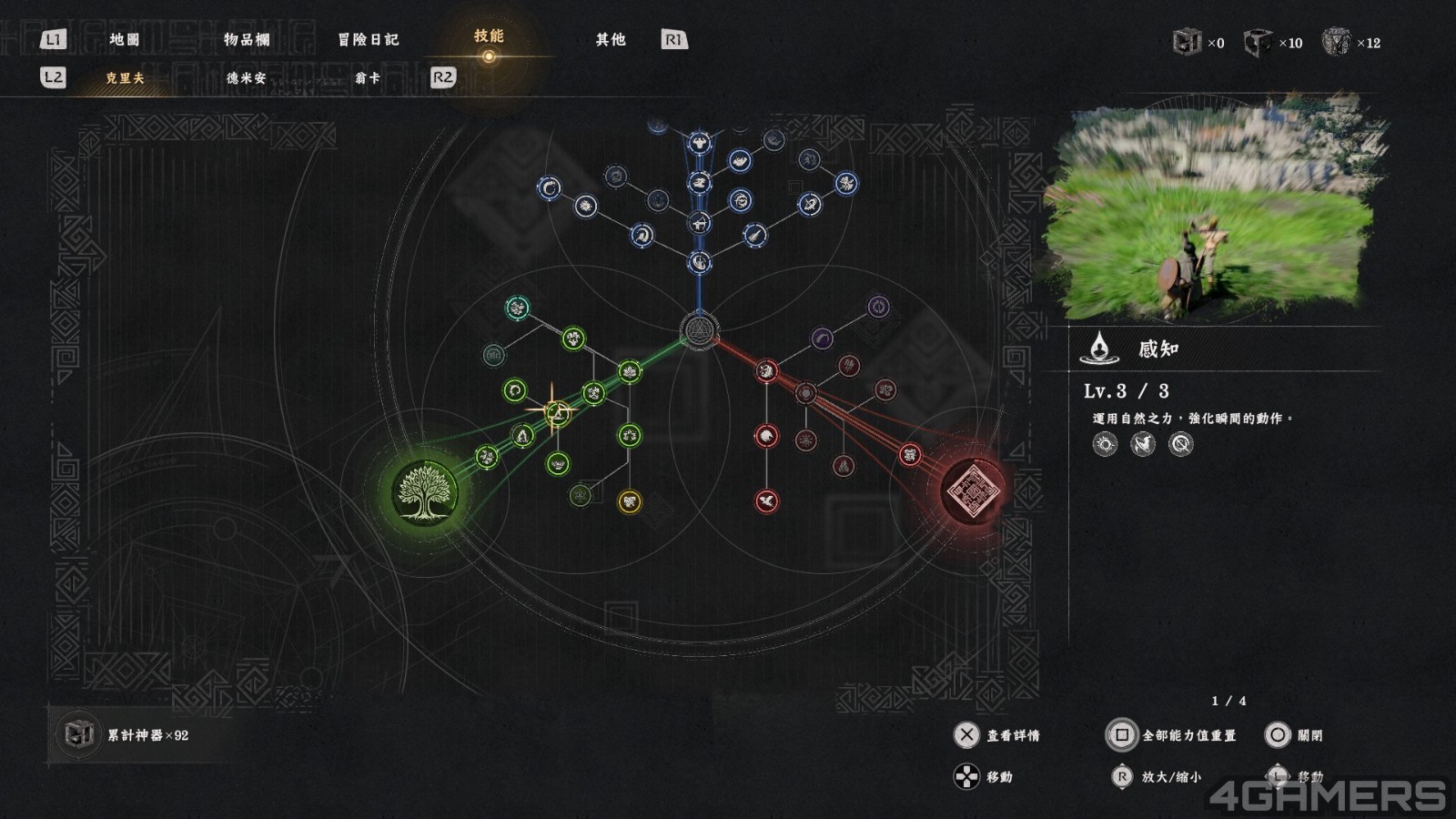Pick the yellow-ringed skill node
This screenshot has height=819, width=1456.
[x=630, y=501]
